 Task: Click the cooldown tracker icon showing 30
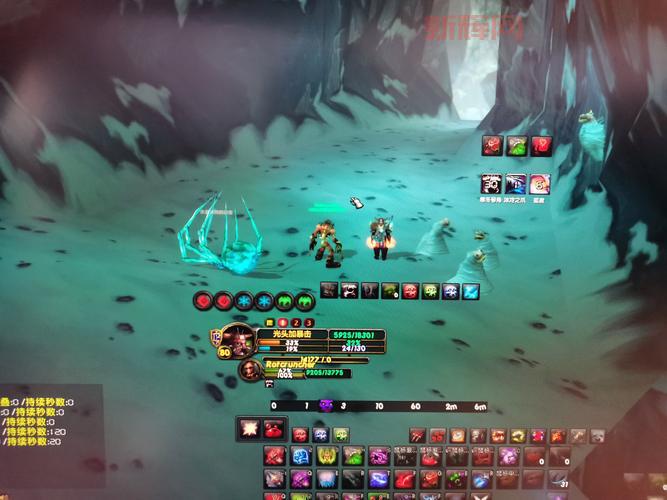pos(491,184)
